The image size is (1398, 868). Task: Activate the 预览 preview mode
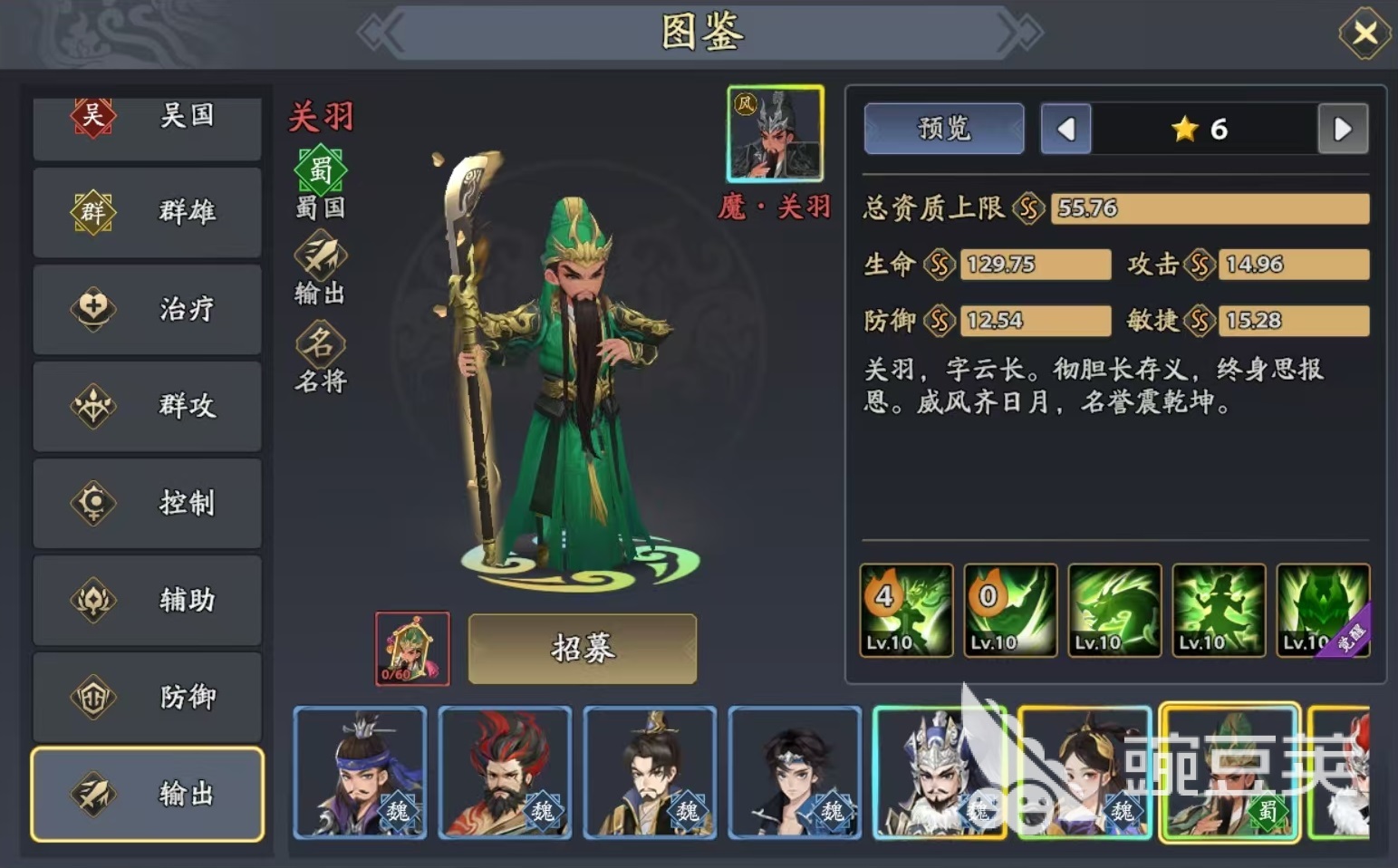coord(943,129)
